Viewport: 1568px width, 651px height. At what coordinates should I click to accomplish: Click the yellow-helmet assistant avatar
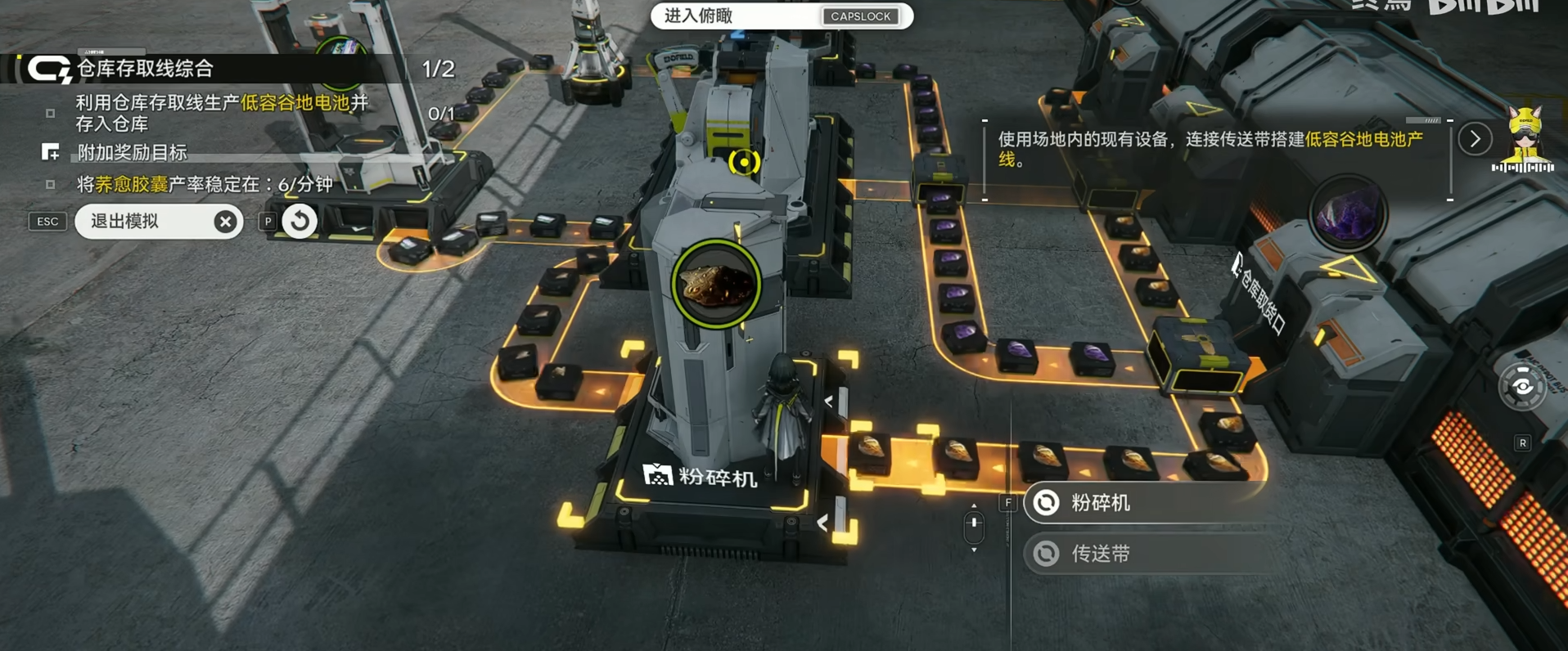point(1523,137)
